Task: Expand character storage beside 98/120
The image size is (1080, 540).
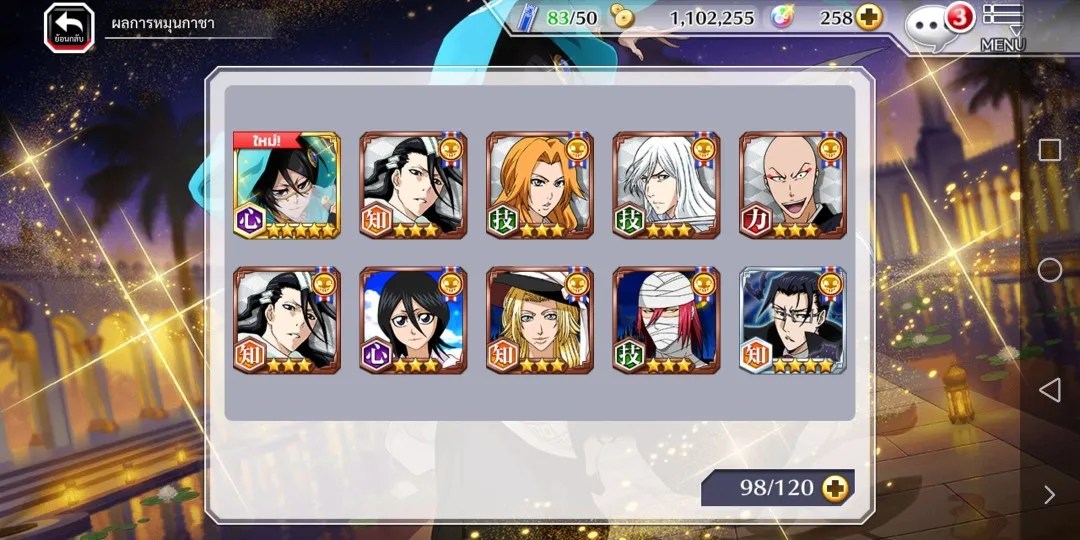Action: 833,488
